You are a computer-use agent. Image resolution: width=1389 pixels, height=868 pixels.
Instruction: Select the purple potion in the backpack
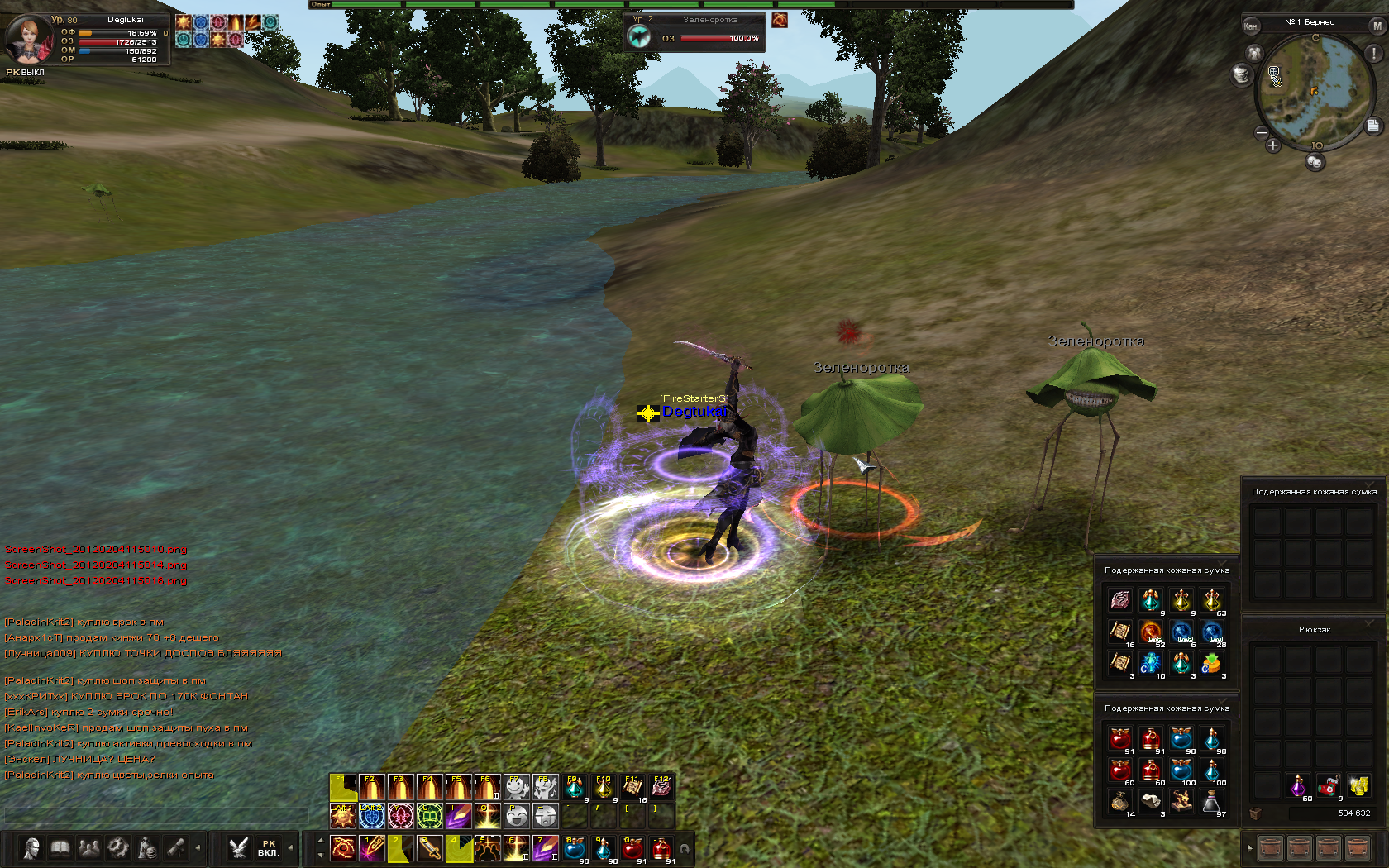(x=1297, y=785)
